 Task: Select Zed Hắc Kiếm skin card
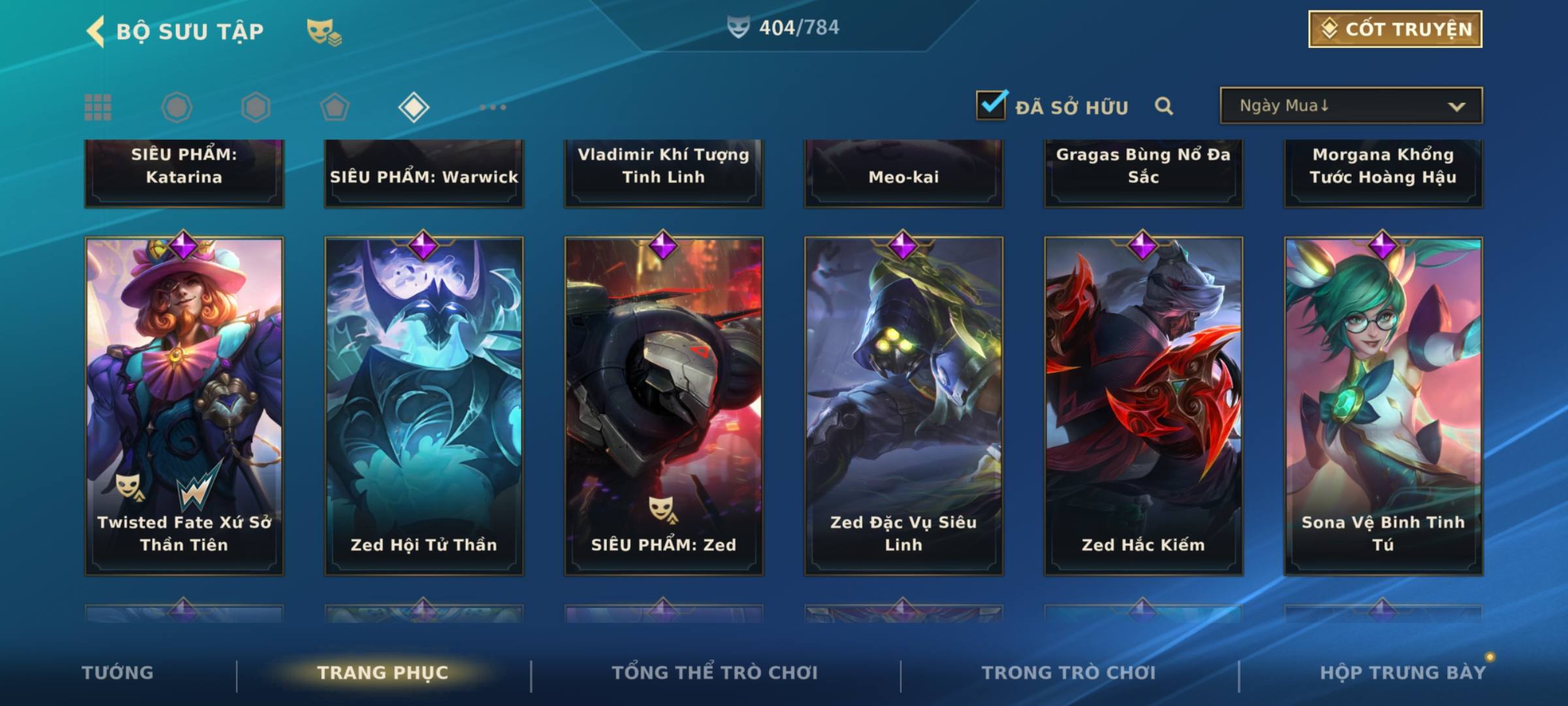1143,405
